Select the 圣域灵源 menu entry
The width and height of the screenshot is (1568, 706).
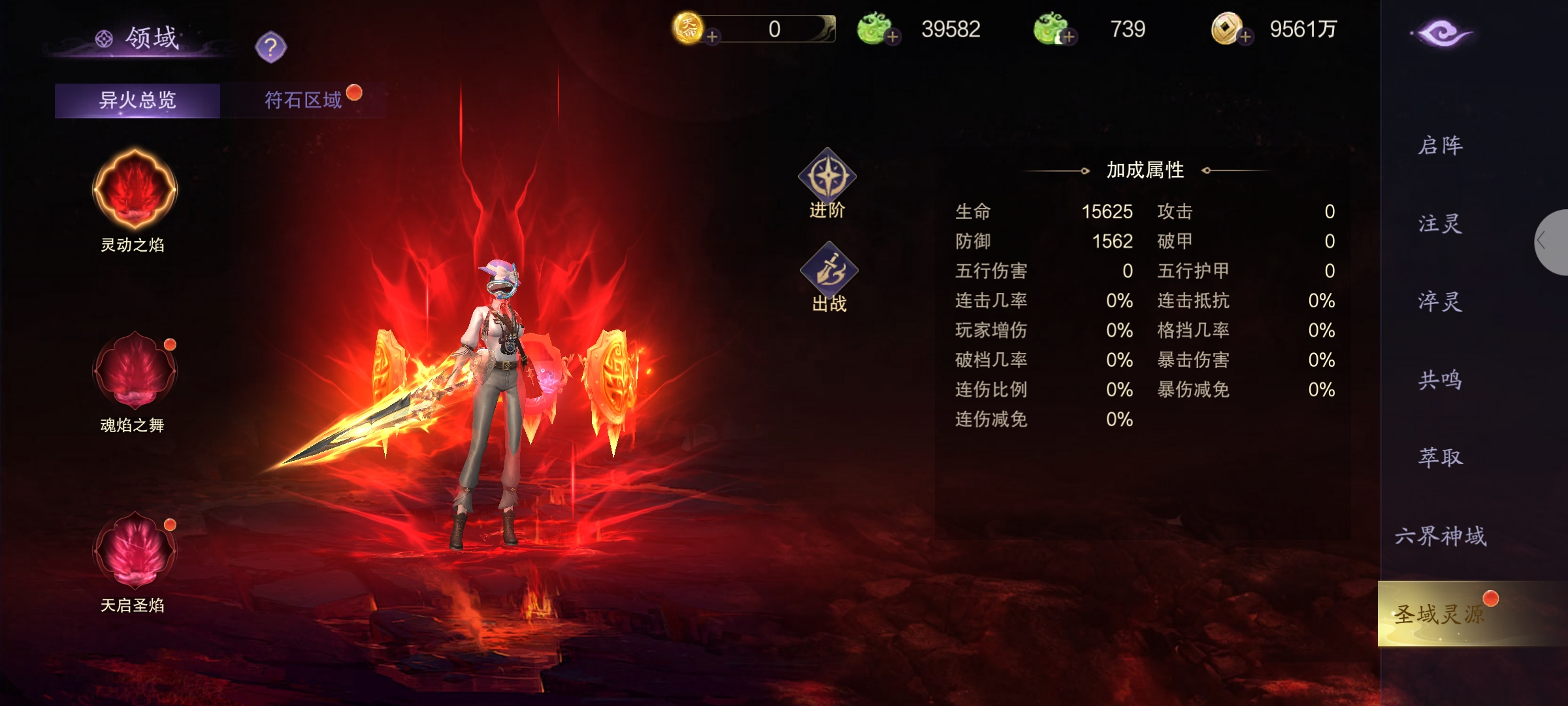[x=1440, y=614]
